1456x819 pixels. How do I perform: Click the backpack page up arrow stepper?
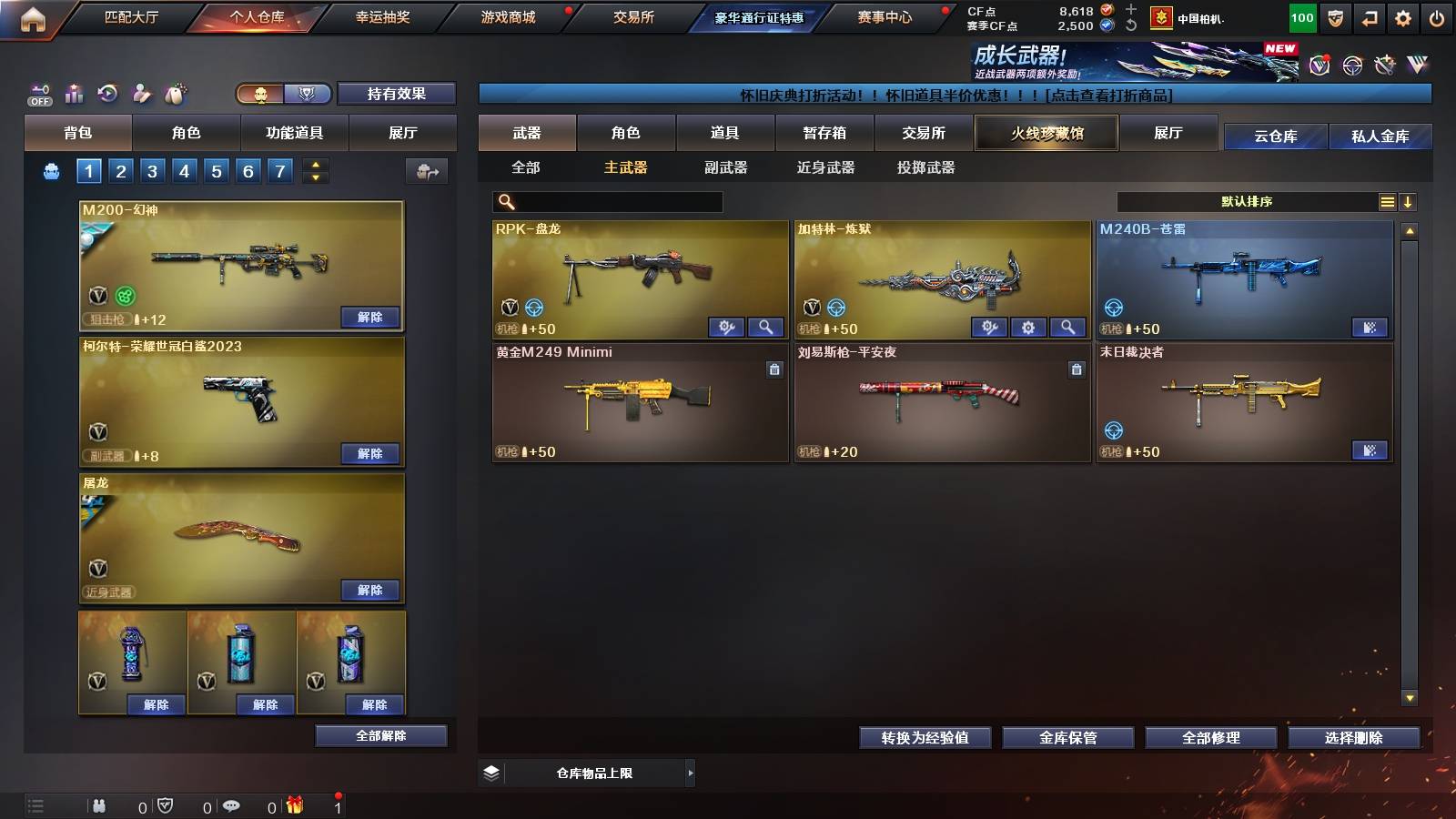(x=313, y=164)
